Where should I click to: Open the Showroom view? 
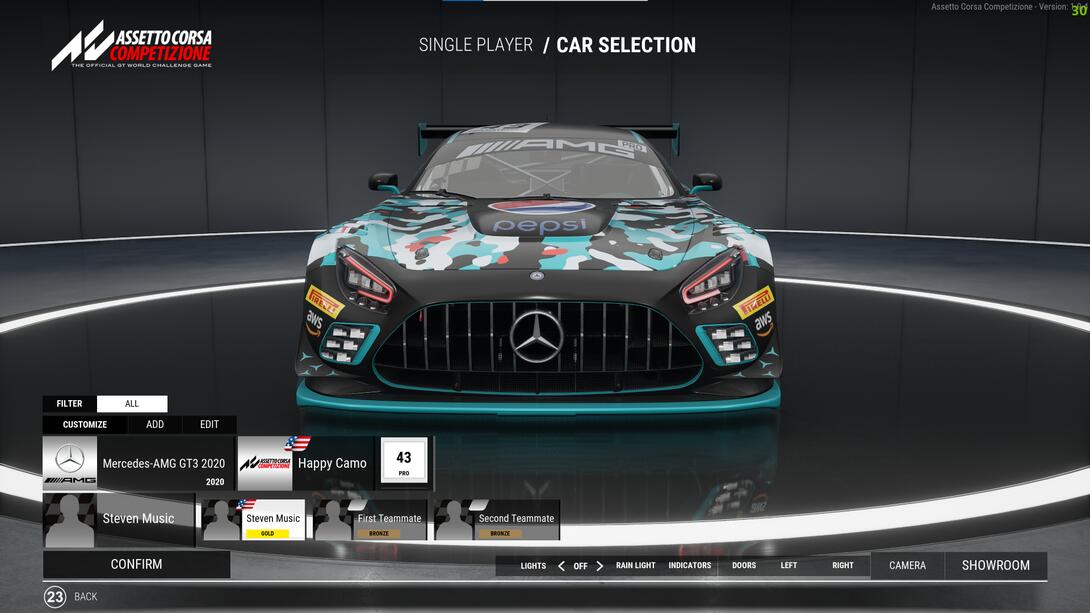tap(995, 566)
